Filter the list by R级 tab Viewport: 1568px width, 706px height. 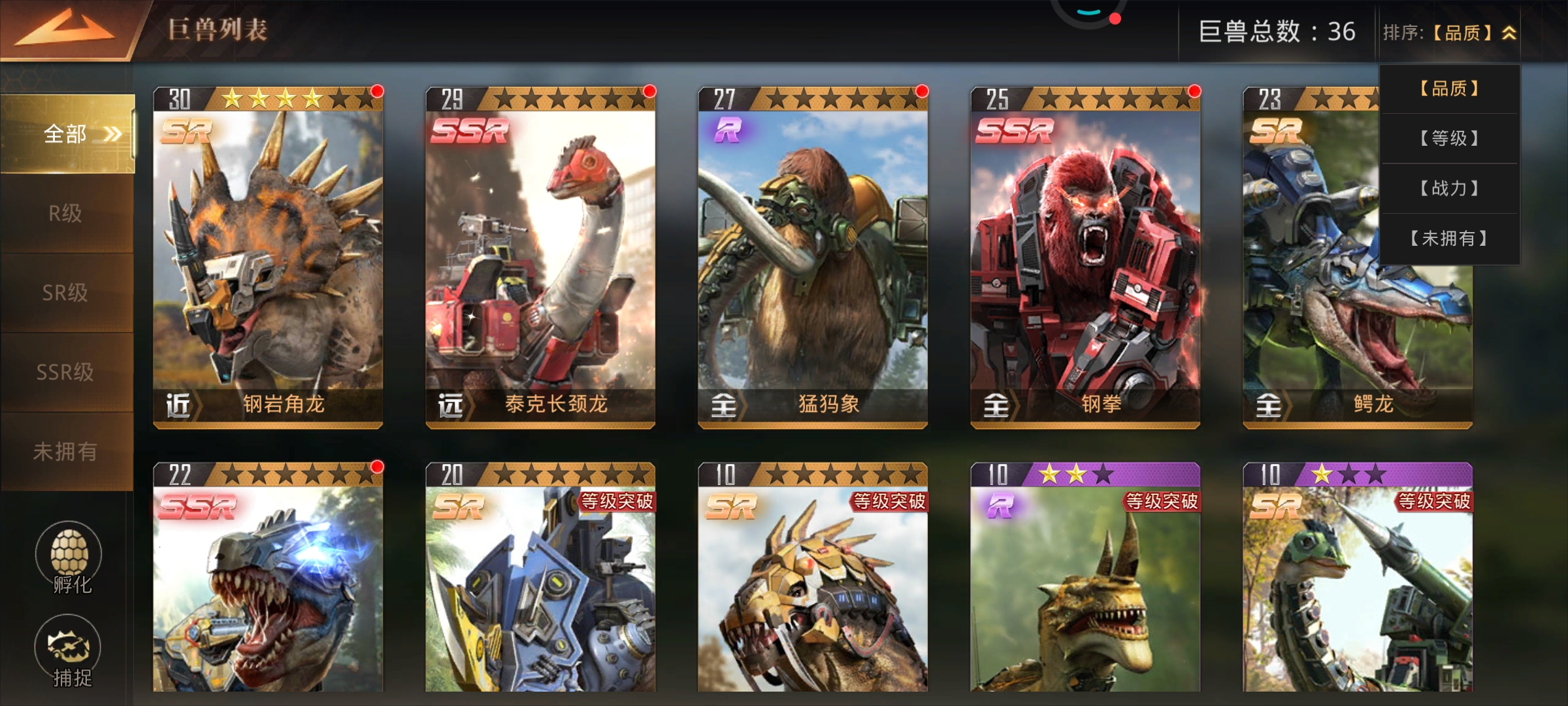pos(65,213)
